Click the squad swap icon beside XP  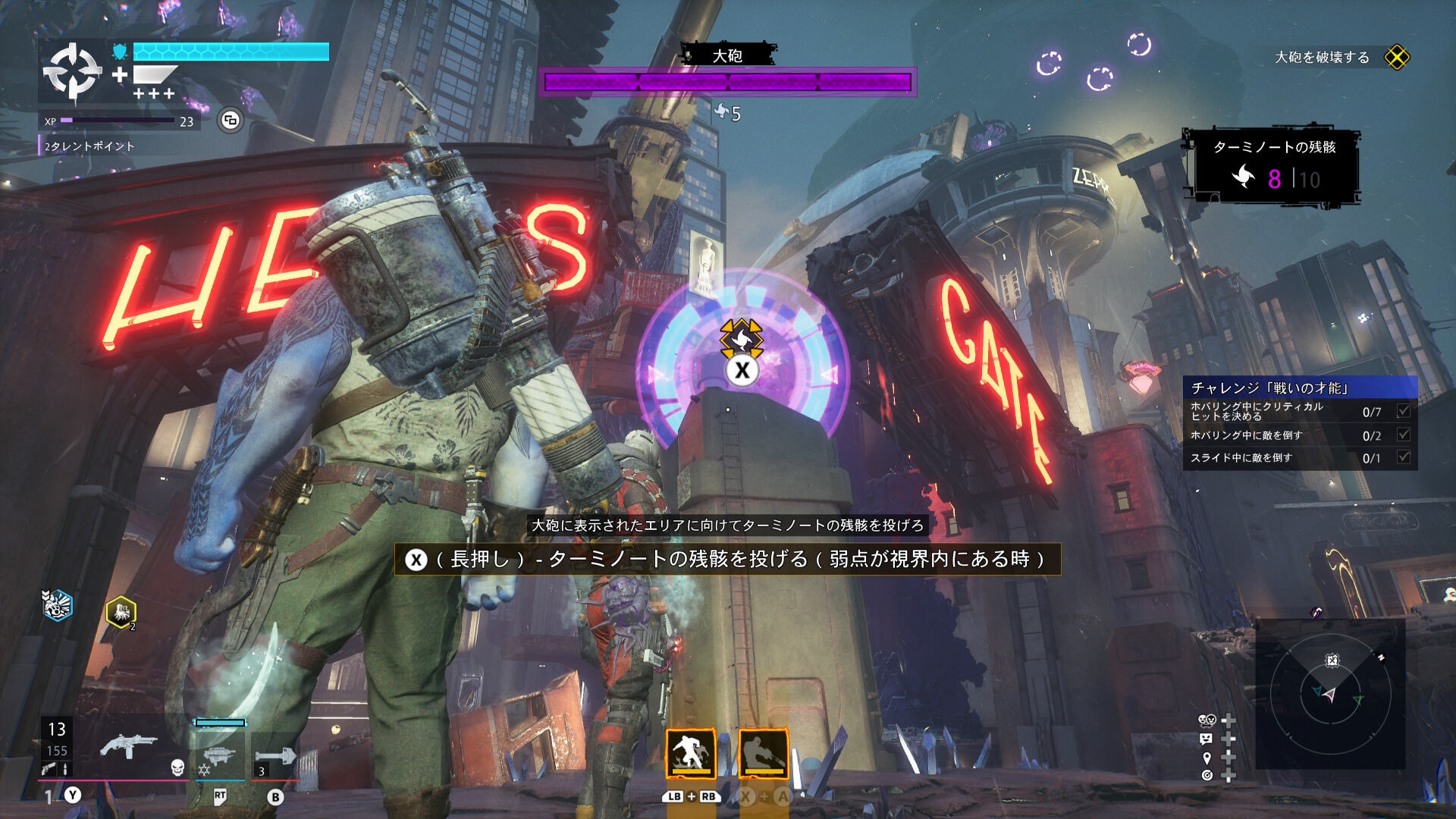click(231, 120)
